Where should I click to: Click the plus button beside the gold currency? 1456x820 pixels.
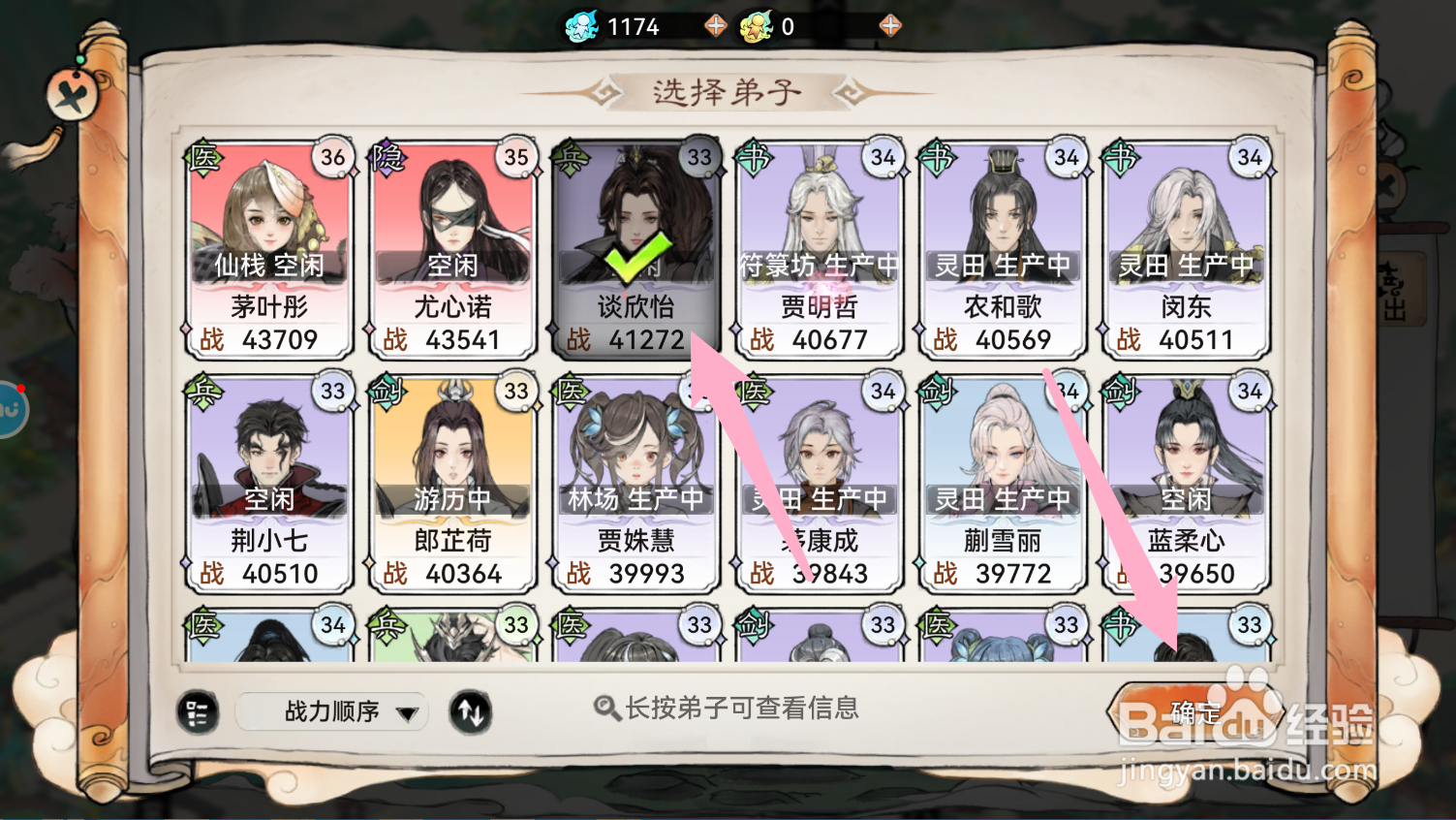click(888, 25)
